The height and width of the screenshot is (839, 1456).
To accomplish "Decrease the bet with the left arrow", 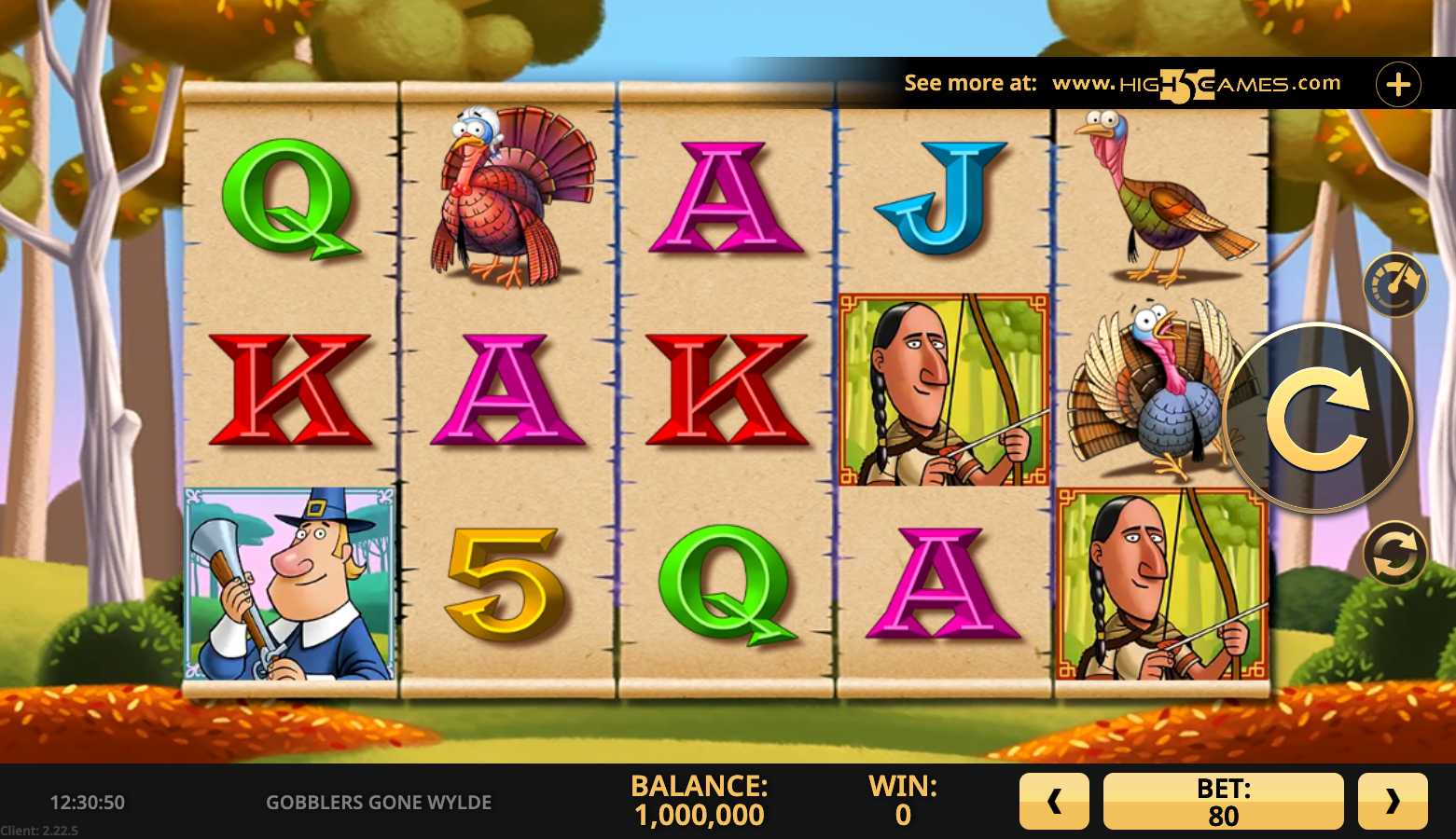I will coord(1054,801).
